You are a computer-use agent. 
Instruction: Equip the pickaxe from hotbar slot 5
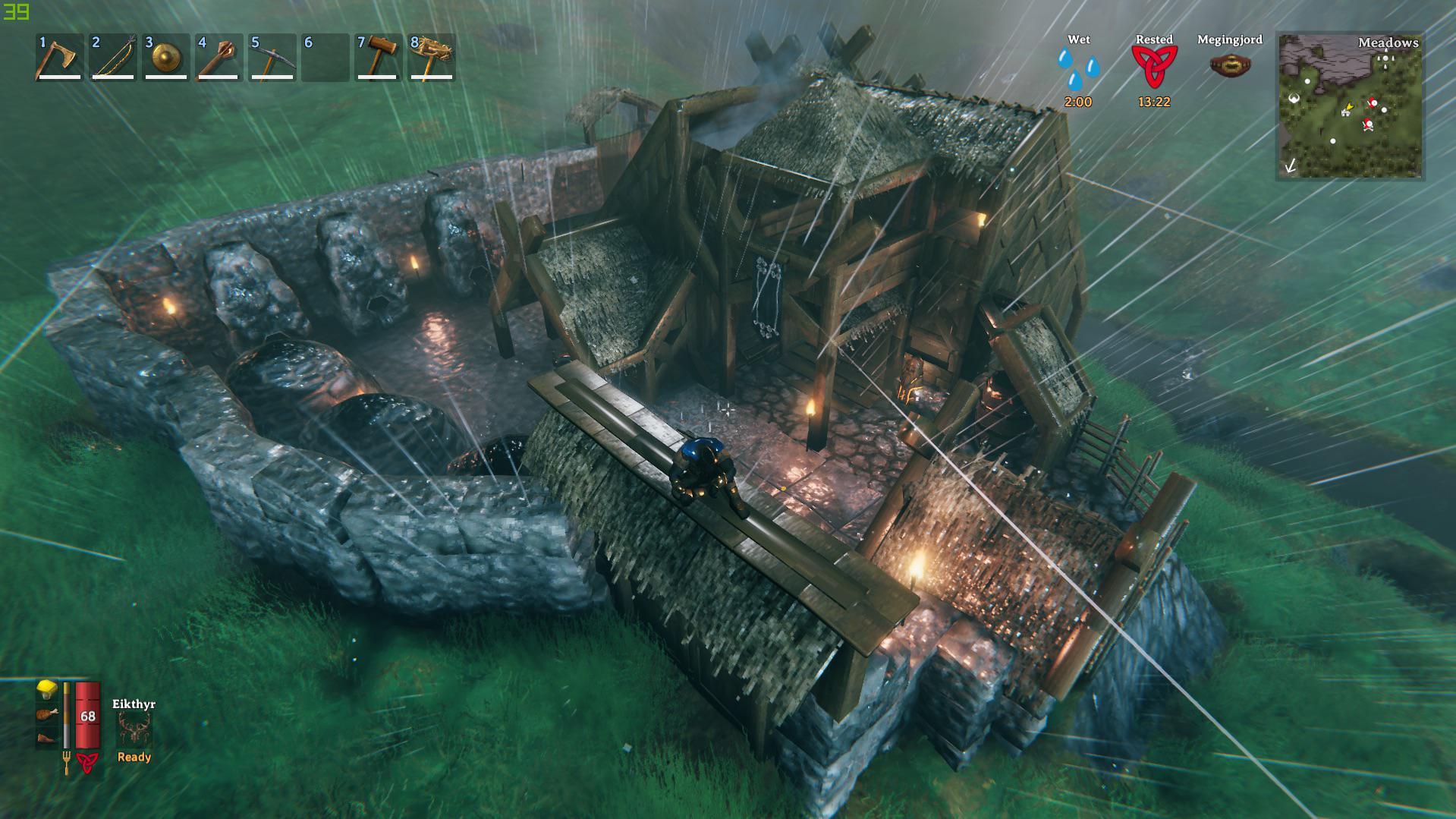tap(272, 58)
